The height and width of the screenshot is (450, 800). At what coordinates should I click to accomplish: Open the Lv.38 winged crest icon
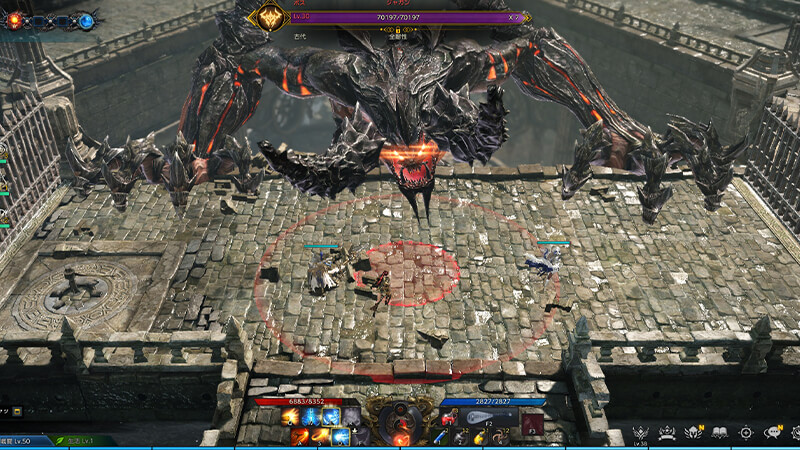coord(641,432)
